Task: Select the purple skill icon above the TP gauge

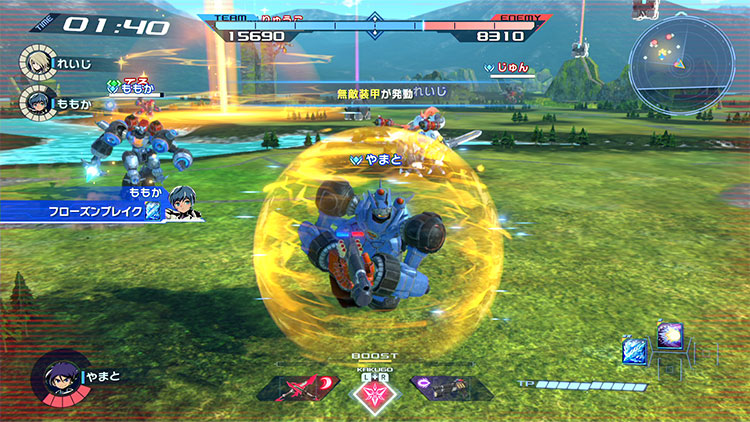Action: [x=667, y=337]
